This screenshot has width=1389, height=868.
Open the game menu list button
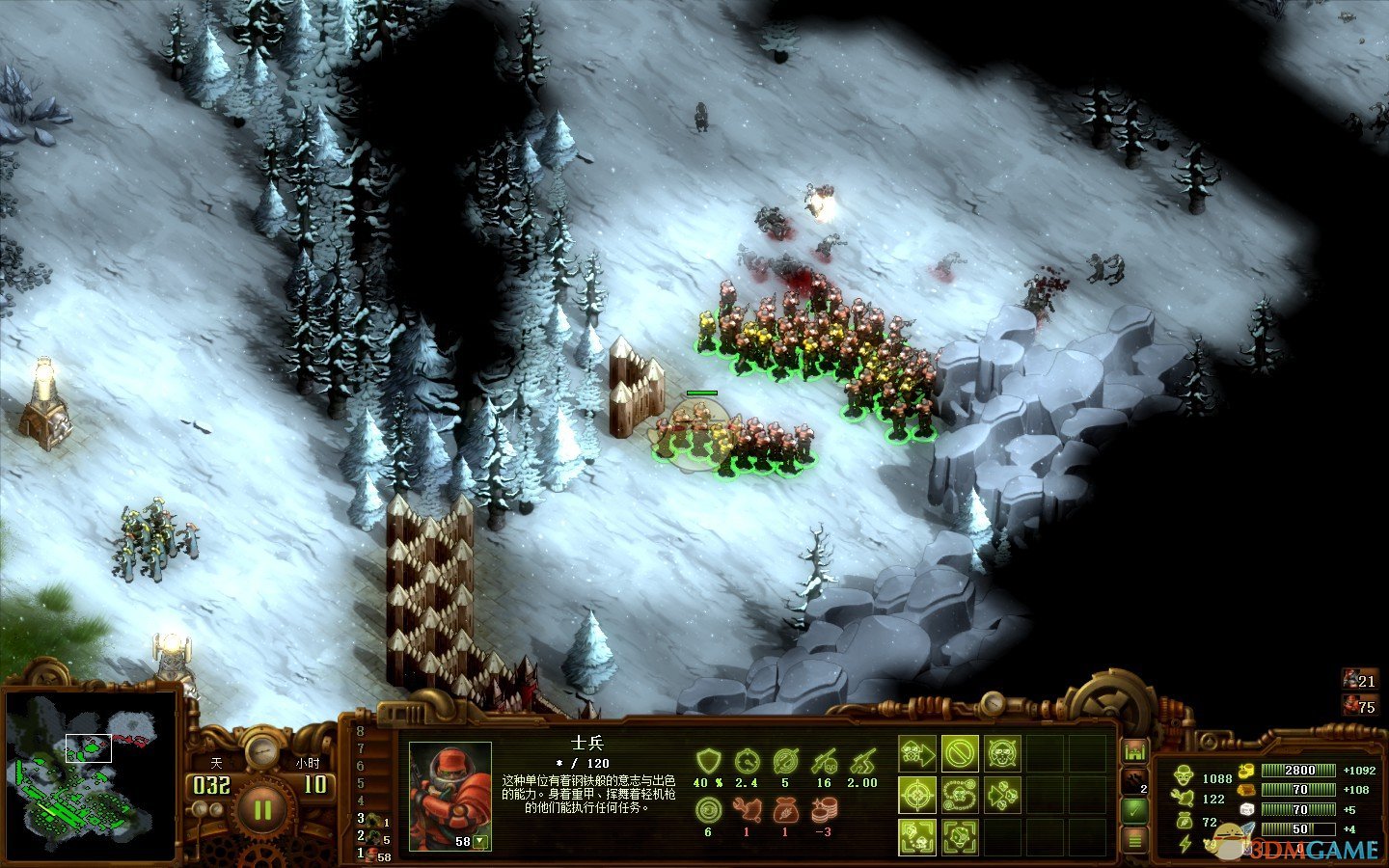(1135, 841)
